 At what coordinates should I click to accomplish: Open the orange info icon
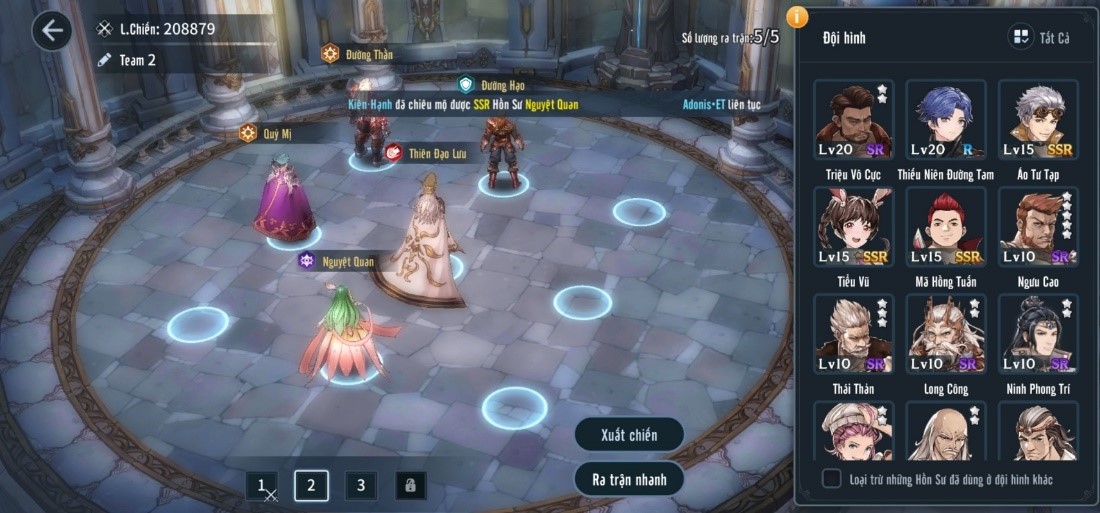pyautogui.click(x=797, y=16)
